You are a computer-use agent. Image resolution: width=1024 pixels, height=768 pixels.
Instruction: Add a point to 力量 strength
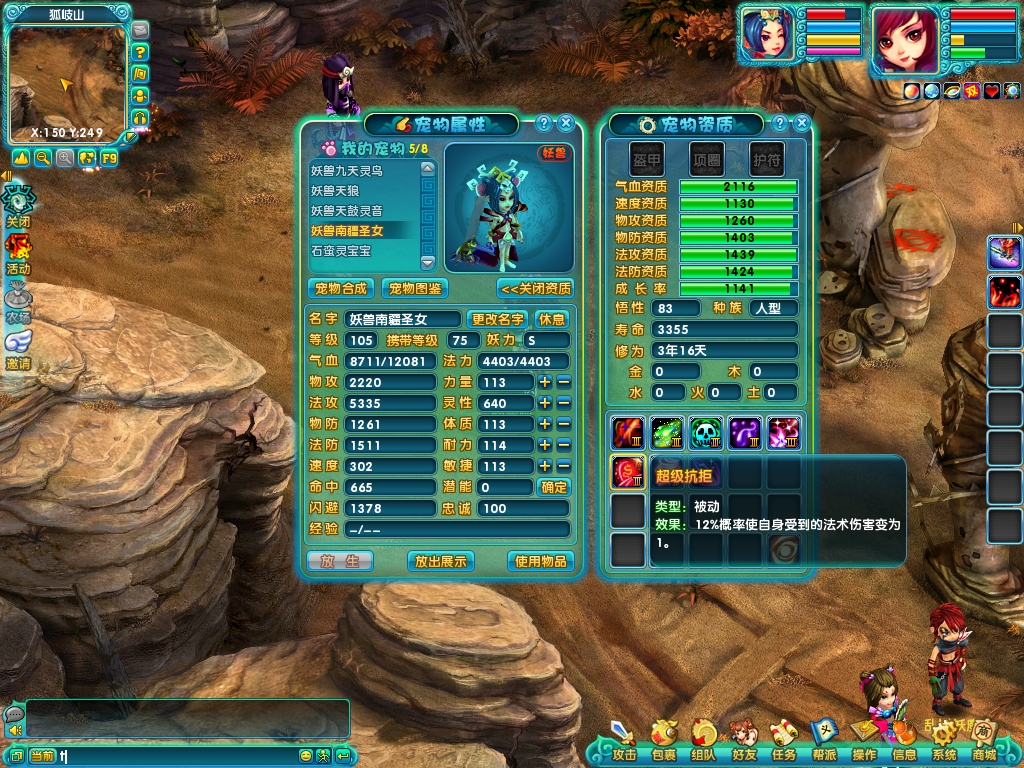(x=545, y=382)
